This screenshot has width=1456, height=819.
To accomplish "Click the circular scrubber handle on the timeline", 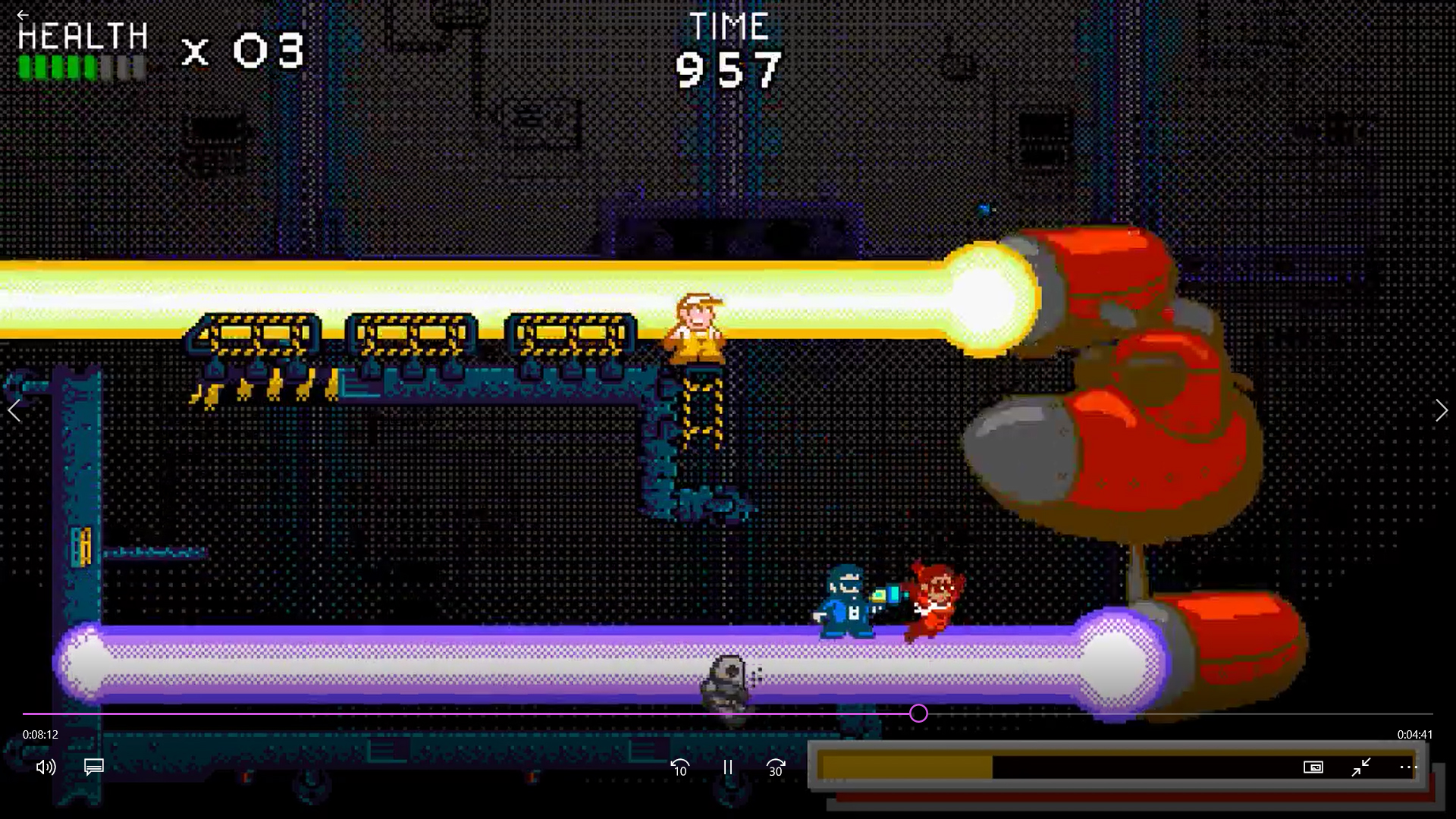I will point(918,714).
